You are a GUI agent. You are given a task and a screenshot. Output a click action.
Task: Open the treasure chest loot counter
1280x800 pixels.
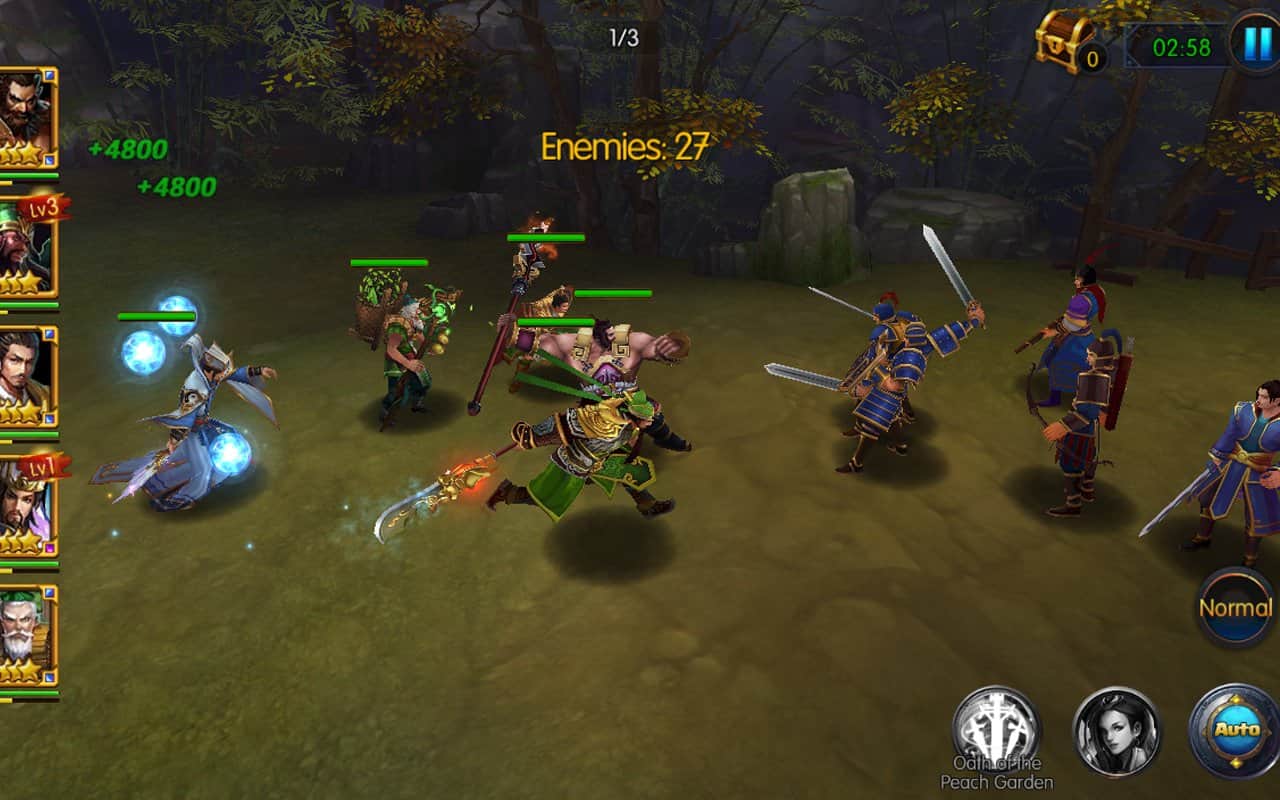1070,42
